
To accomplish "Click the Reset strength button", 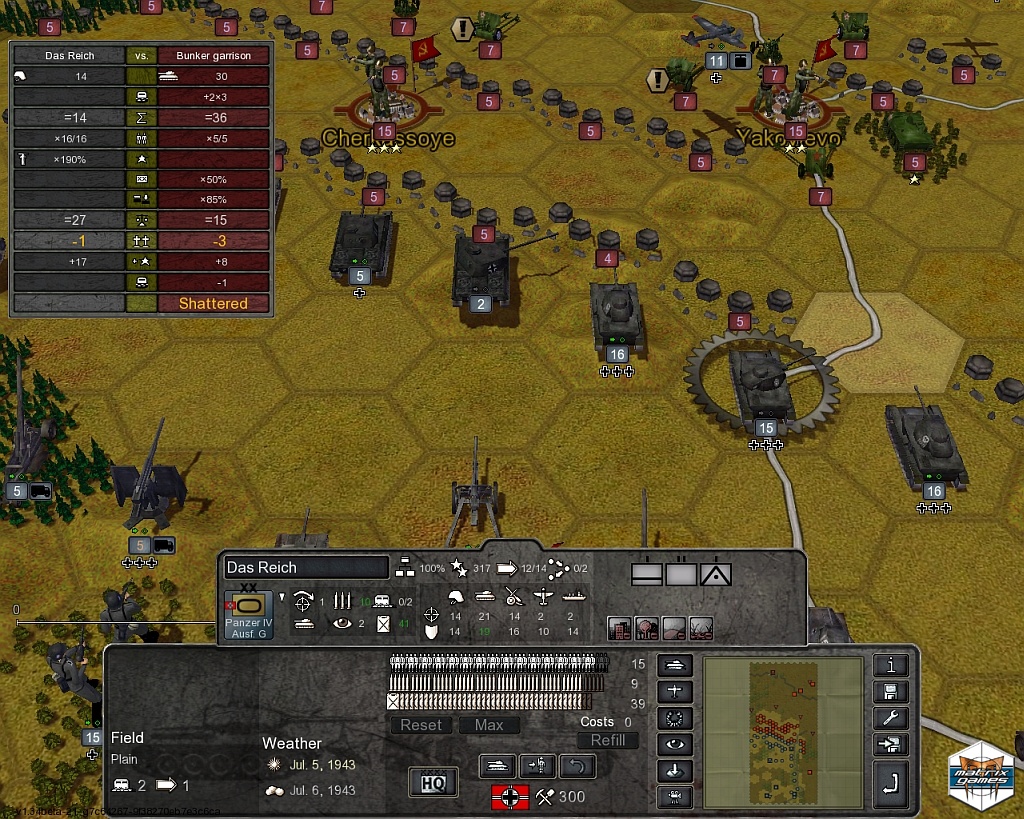I will [421, 725].
